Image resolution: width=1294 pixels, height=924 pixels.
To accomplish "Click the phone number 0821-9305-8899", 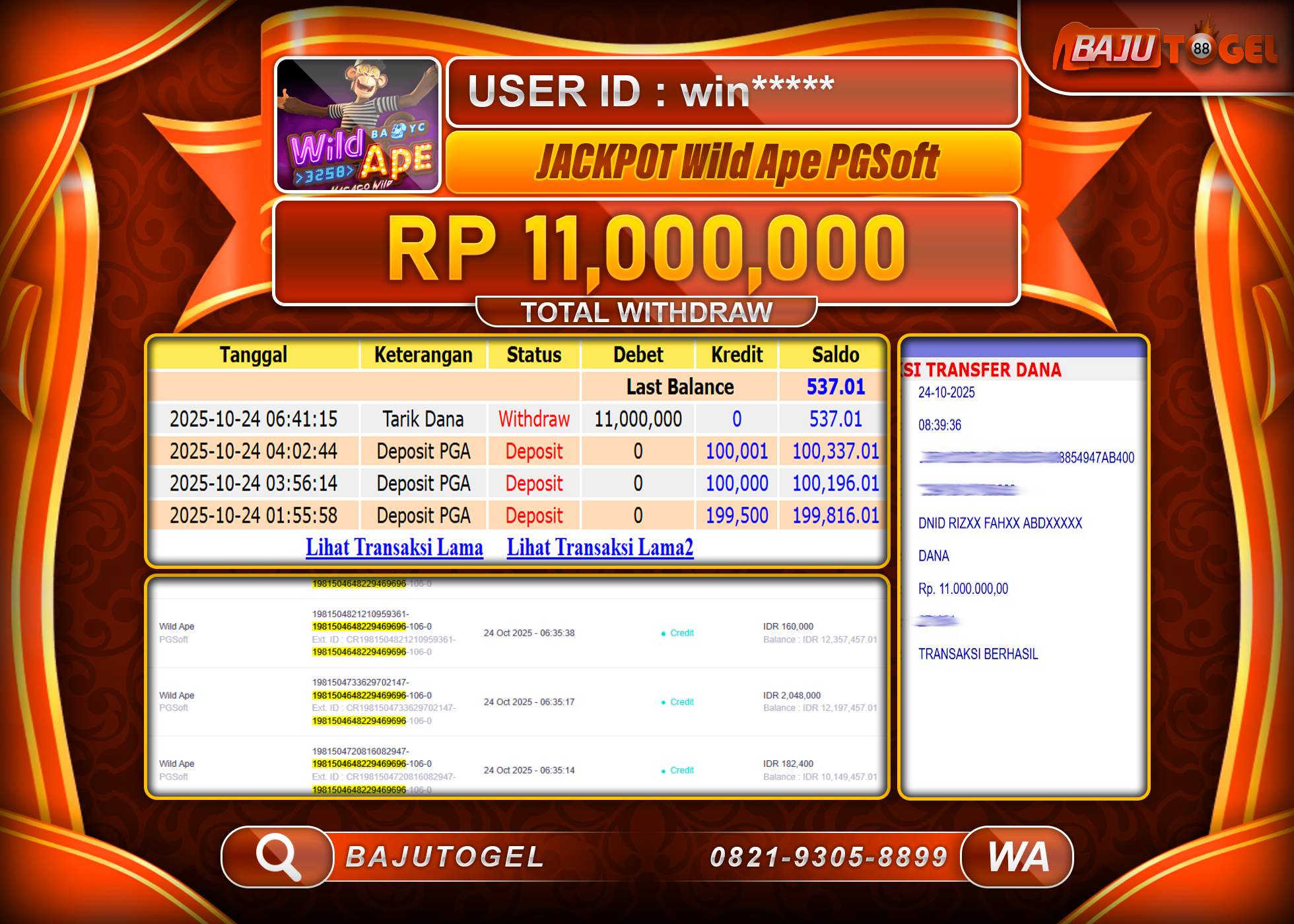I will (829, 856).
